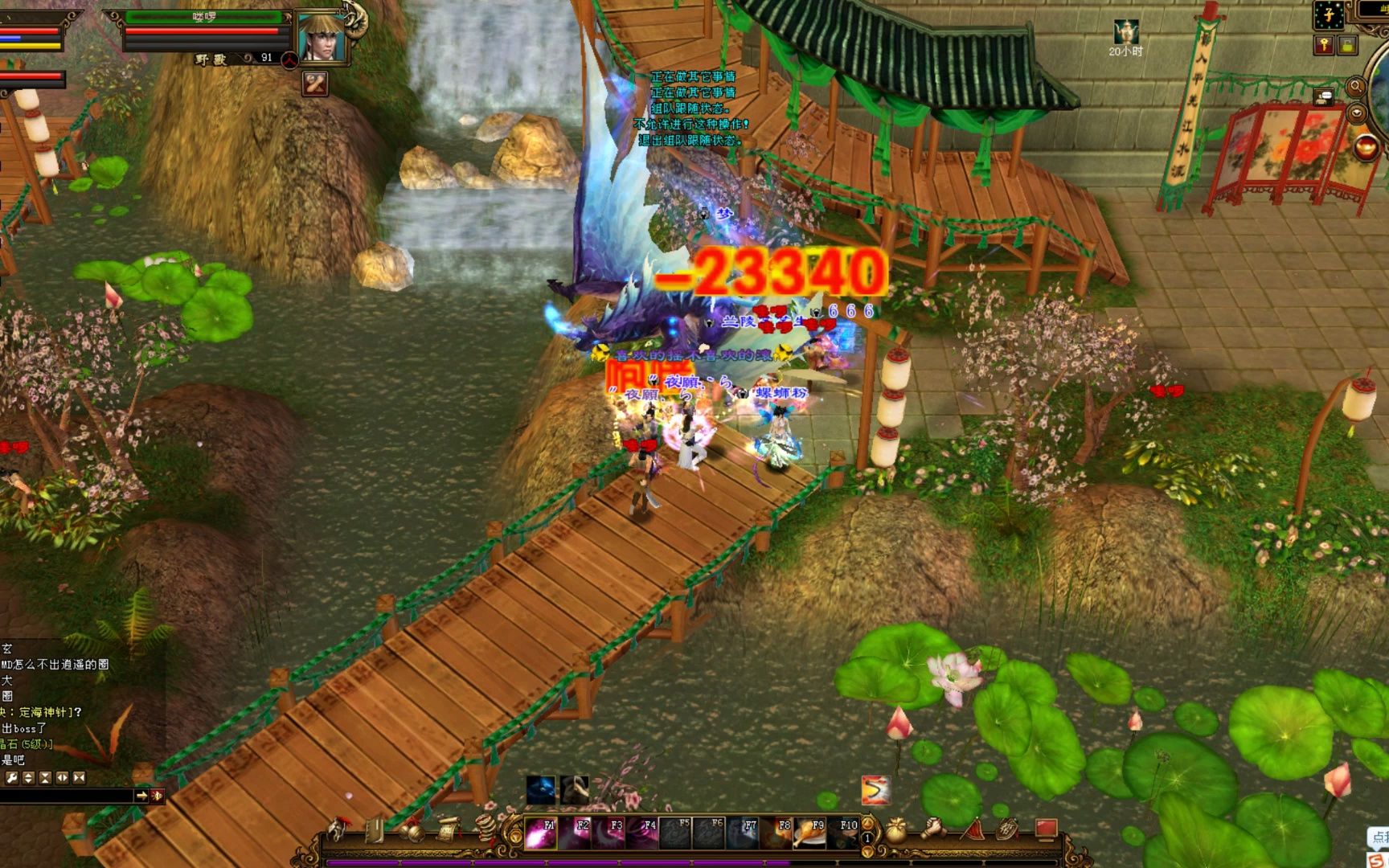Open the book icon on the bottom bar
The image size is (1389, 868).
[x=375, y=829]
